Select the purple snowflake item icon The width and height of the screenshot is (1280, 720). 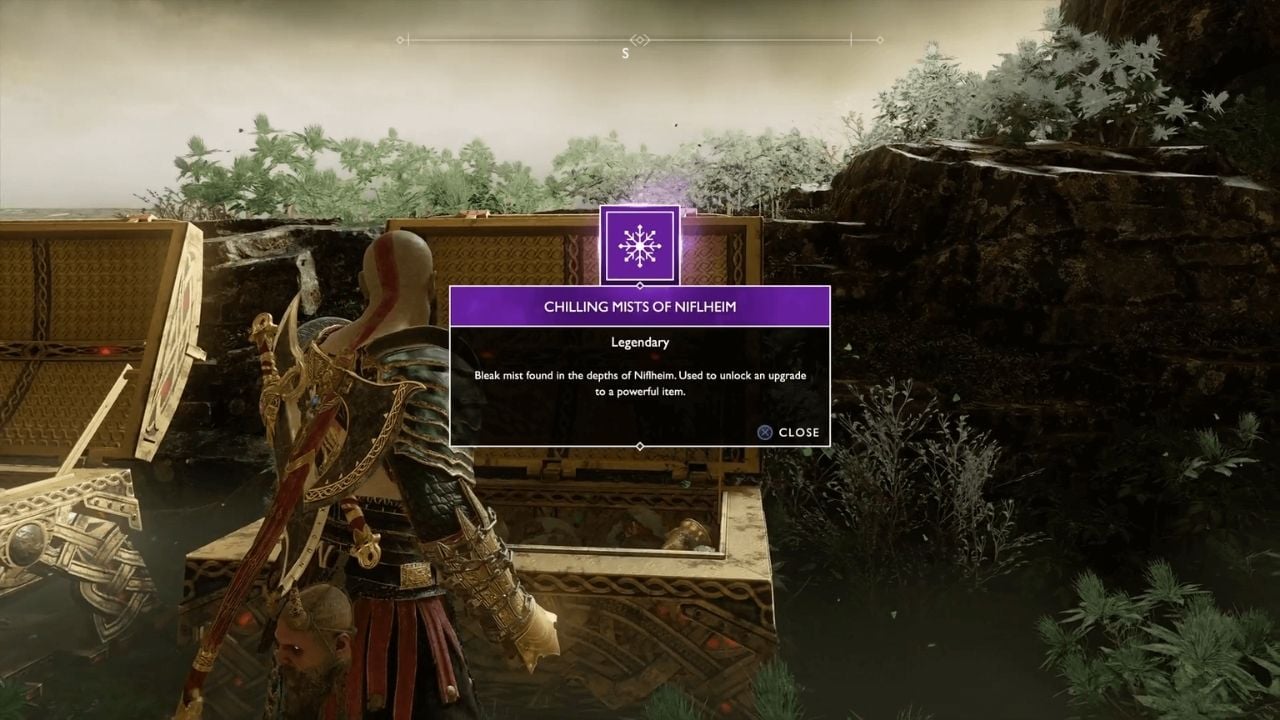coord(639,245)
